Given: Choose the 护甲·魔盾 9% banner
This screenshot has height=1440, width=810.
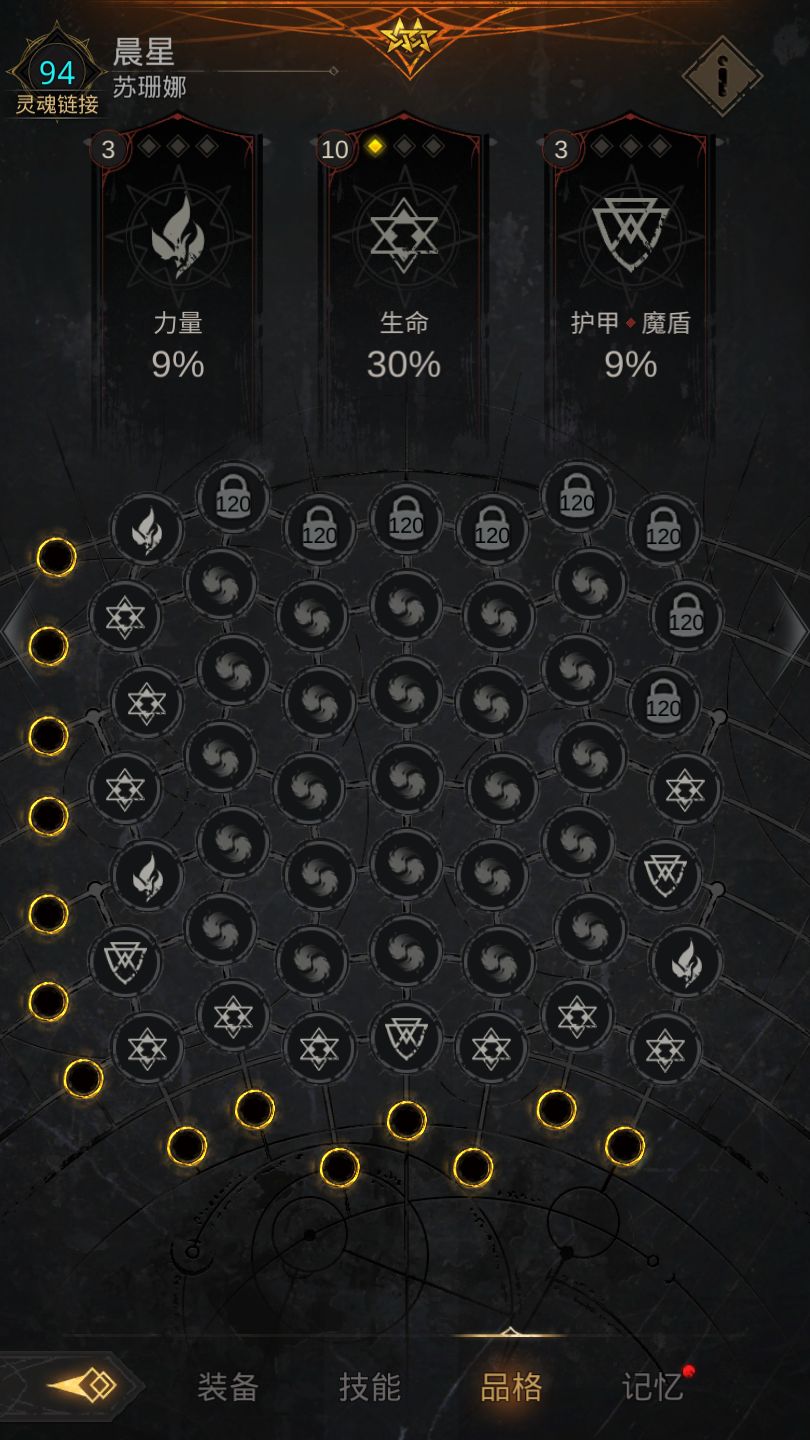Looking at the screenshot, I should 630,280.
